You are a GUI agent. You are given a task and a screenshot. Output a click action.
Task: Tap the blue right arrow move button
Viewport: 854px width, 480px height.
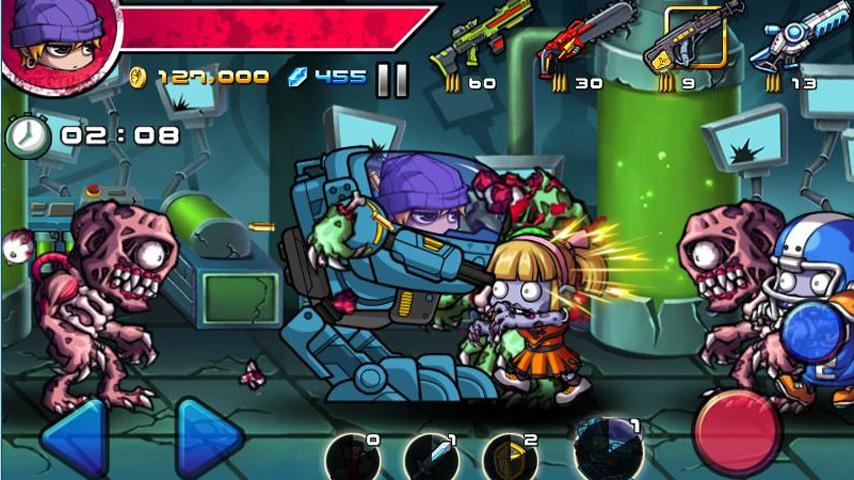point(209,438)
